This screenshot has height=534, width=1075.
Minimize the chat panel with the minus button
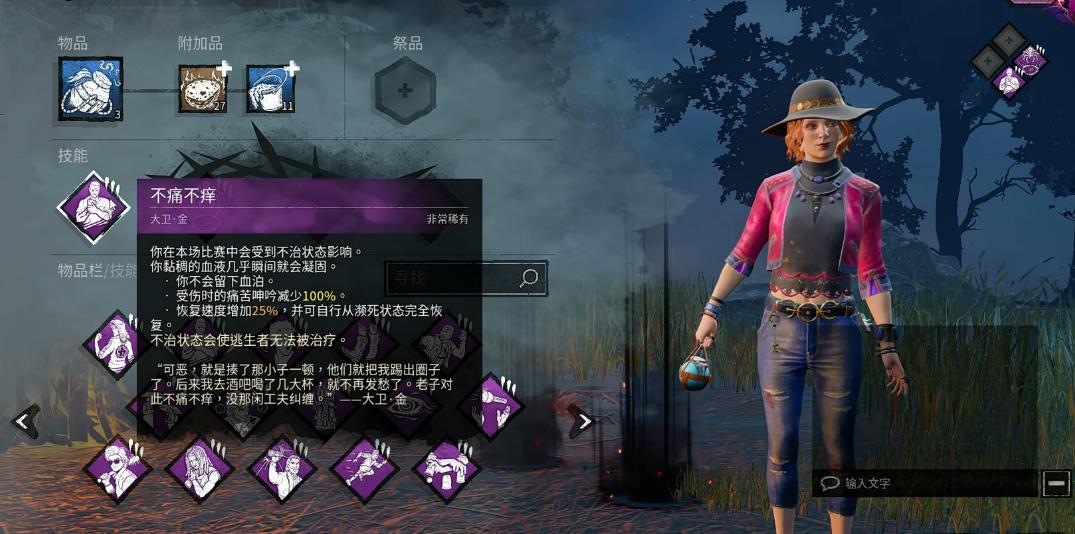coord(1056,483)
